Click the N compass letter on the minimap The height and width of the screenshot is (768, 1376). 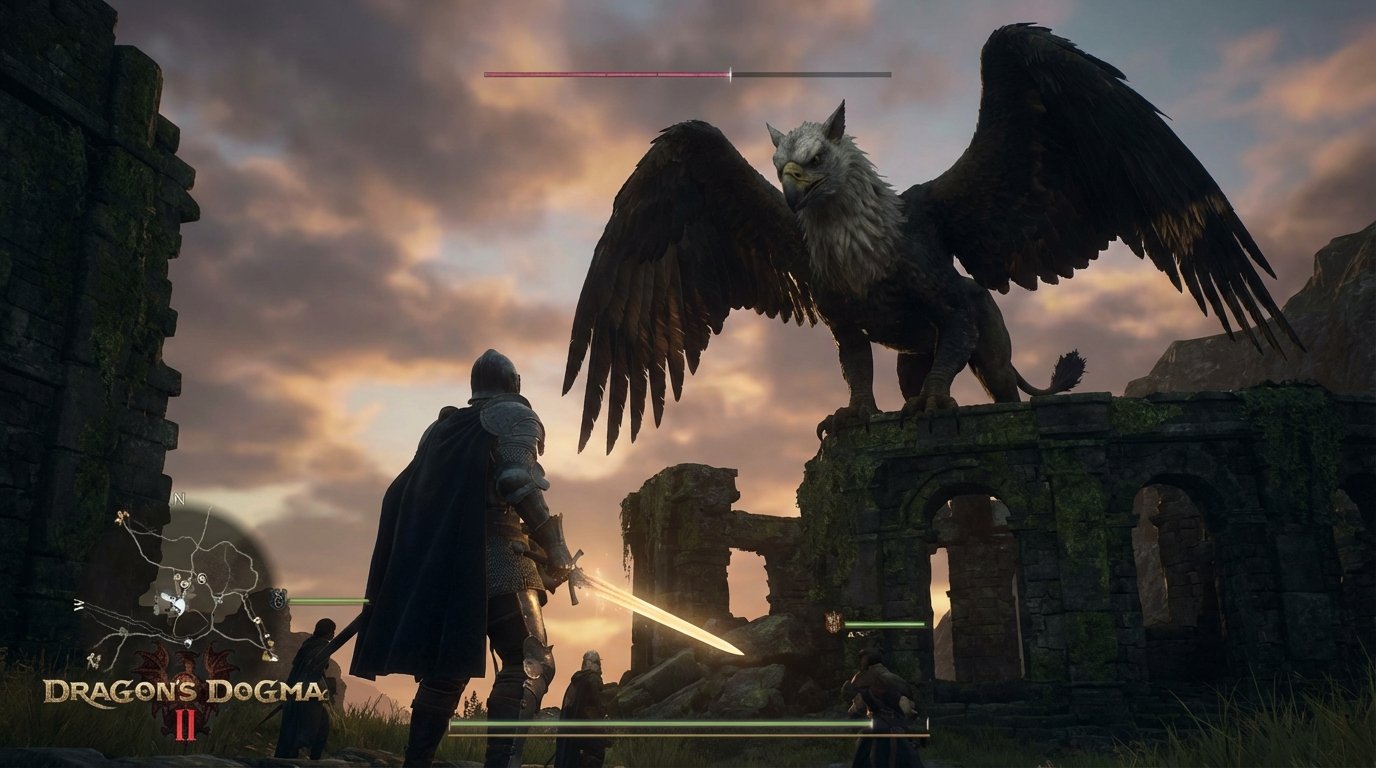point(180,497)
